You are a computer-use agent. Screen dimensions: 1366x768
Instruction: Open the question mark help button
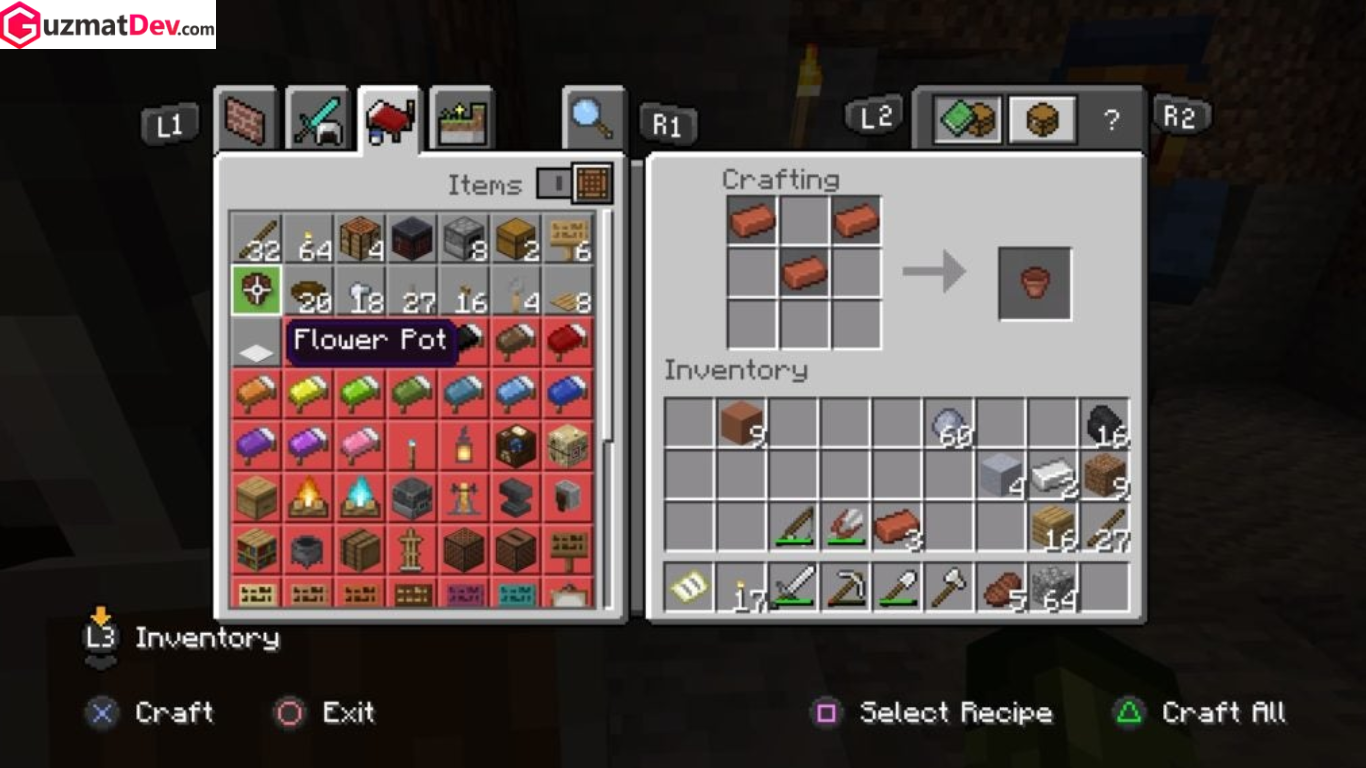(1111, 121)
